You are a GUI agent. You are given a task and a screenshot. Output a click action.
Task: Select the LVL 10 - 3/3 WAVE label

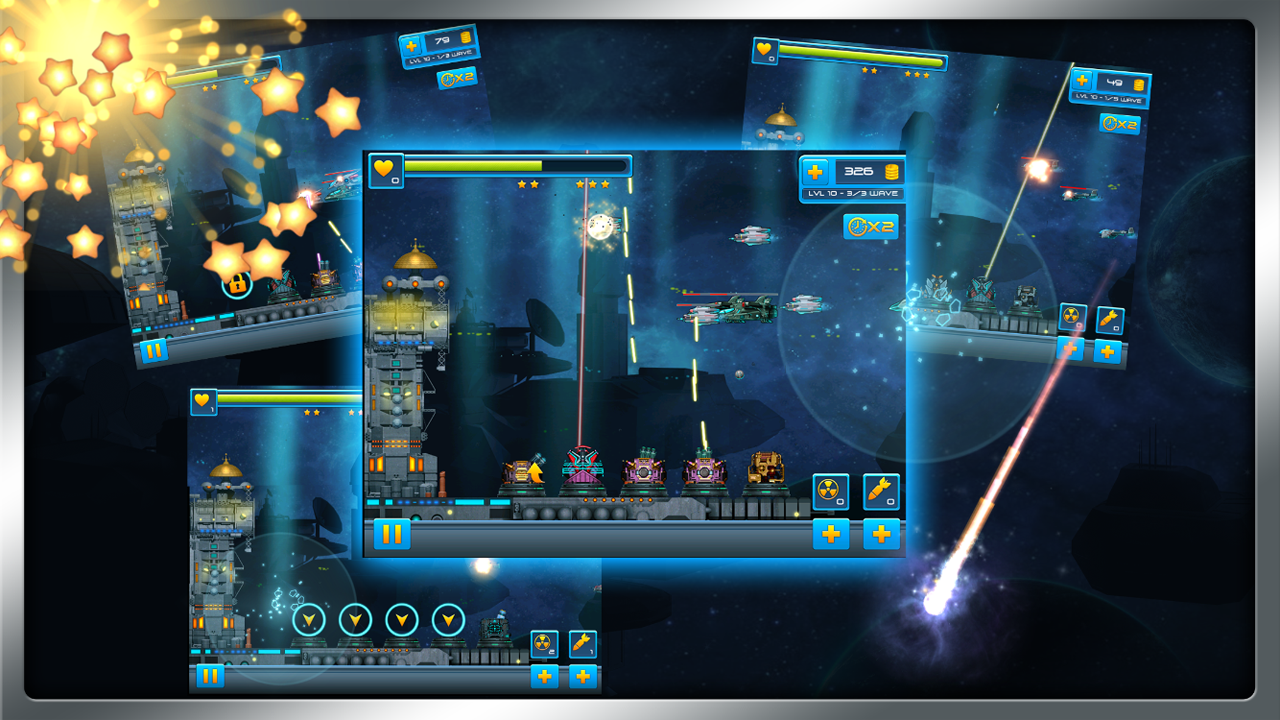click(x=852, y=192)
